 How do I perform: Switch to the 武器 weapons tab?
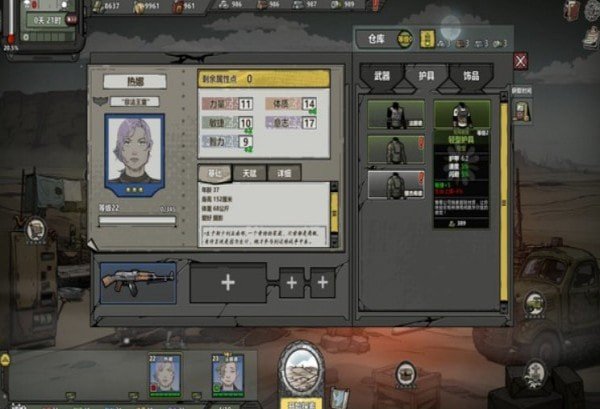click(380, 76)
